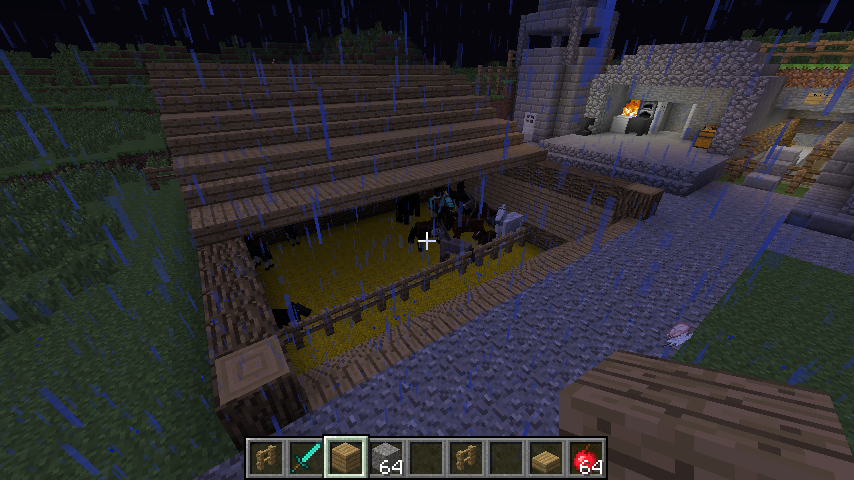This screenshot has width=854, height=480.
Task: Pick the red apple stack slot
Action: [x=586, y=457]
